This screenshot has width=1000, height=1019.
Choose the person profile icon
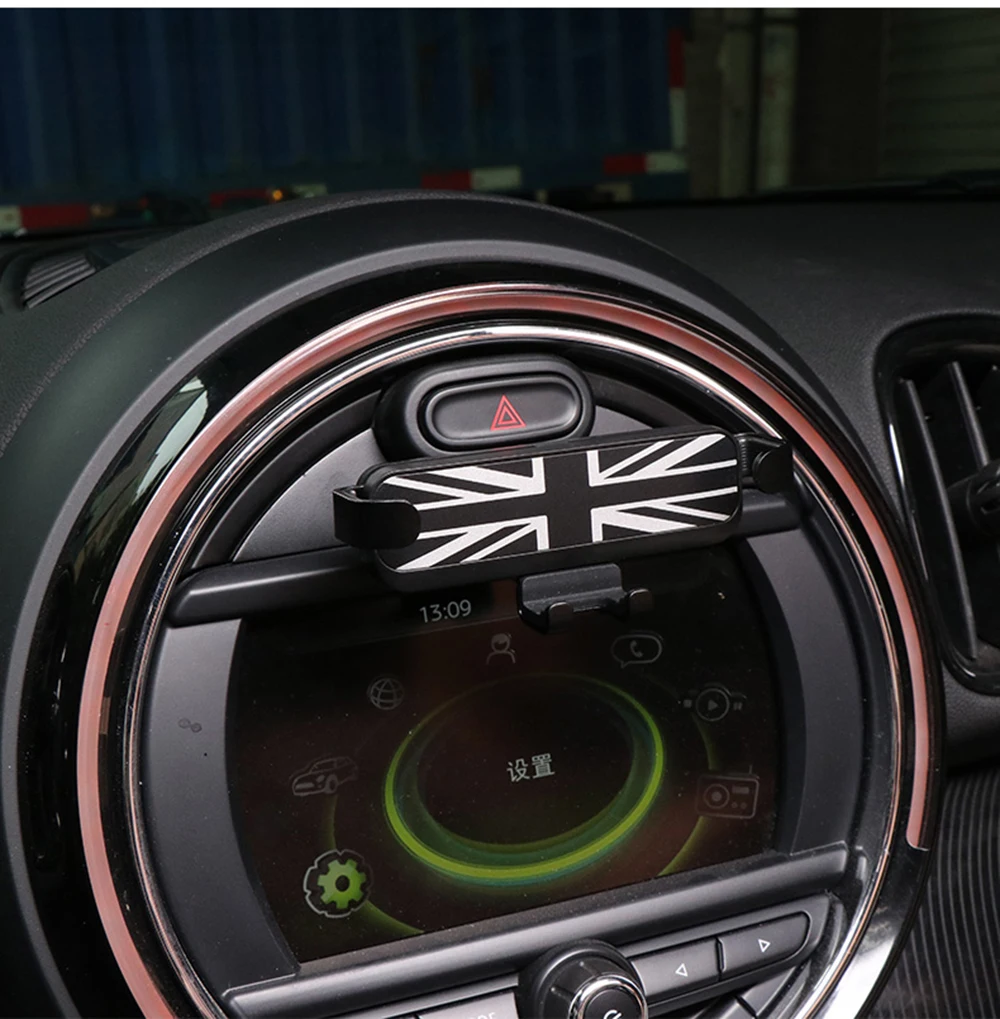point(500,648)
